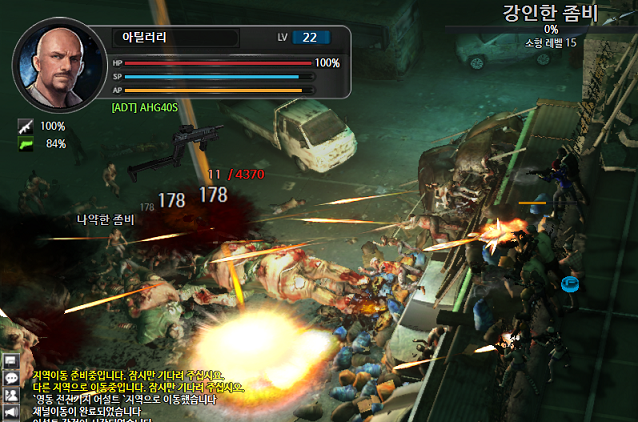Open the speech bubble chat icon

click(x=11, y=378)
